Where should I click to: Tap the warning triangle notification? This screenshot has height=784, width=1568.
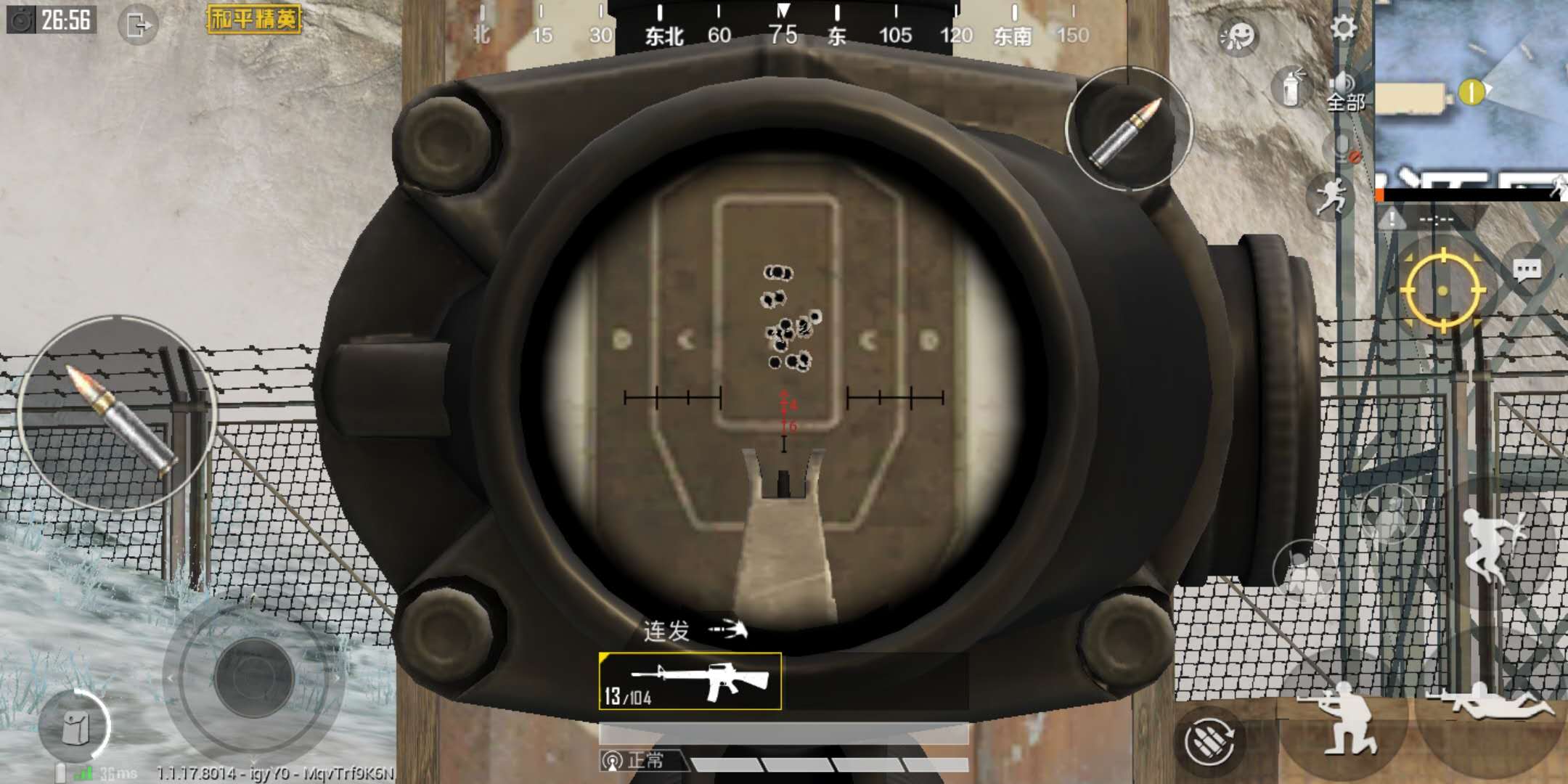(1393, 219)
